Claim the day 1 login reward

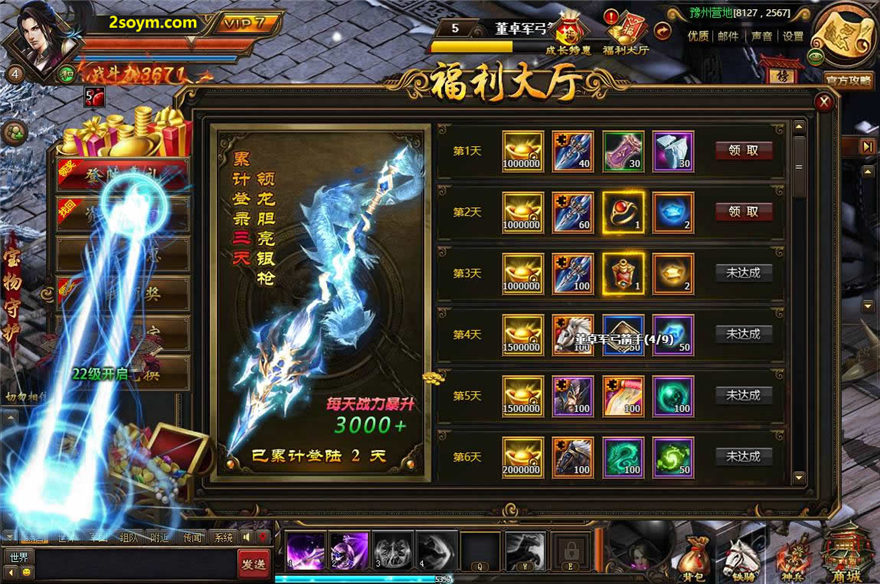point(743,151)
